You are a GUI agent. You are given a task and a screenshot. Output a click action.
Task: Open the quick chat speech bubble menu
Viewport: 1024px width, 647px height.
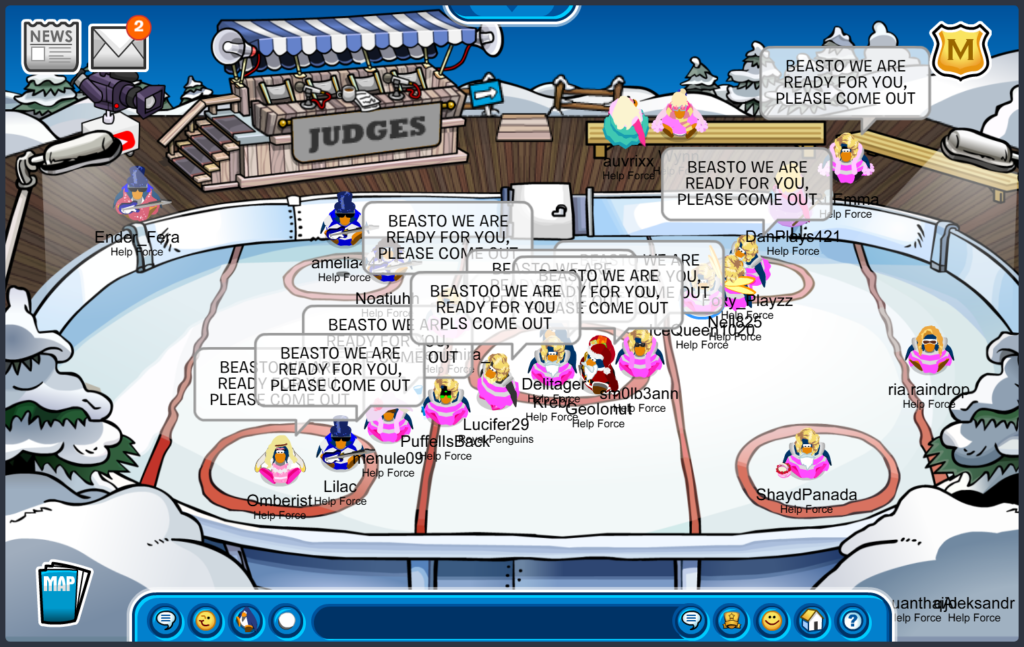[x=166, y=621]
